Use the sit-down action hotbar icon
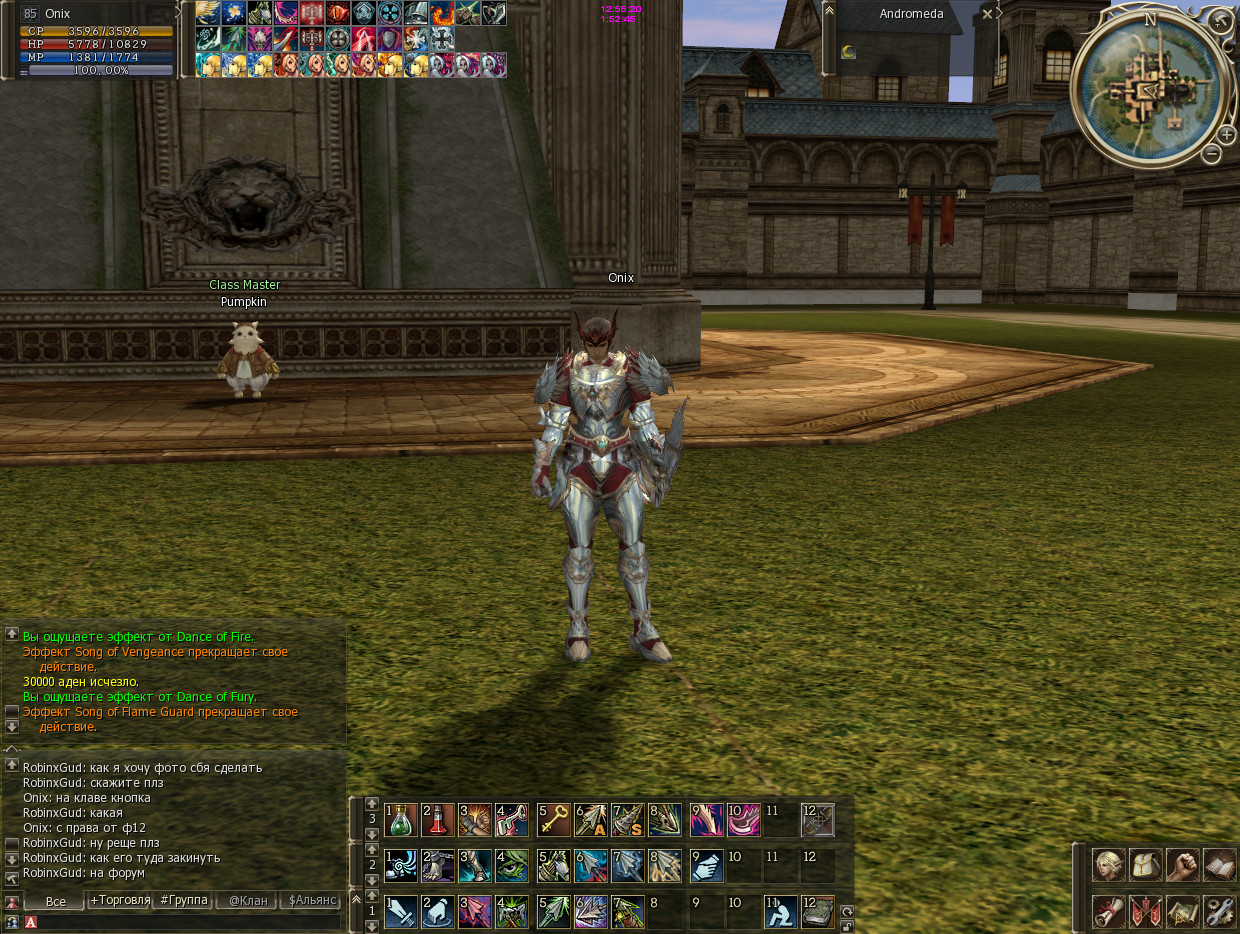 pyautogui.click(x=781, y=912)
